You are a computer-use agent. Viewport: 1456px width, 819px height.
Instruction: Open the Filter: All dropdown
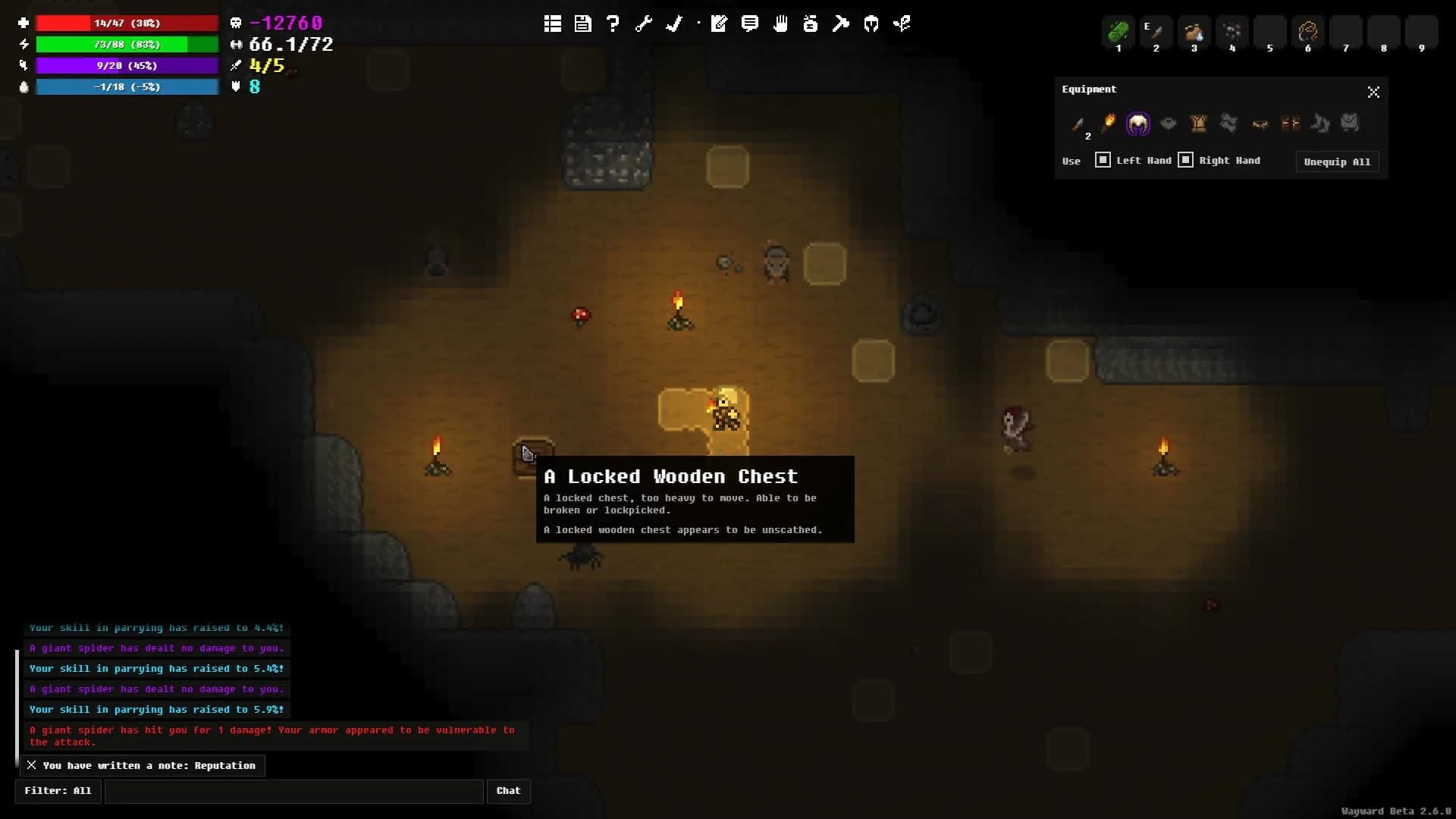tap(58, 791)
